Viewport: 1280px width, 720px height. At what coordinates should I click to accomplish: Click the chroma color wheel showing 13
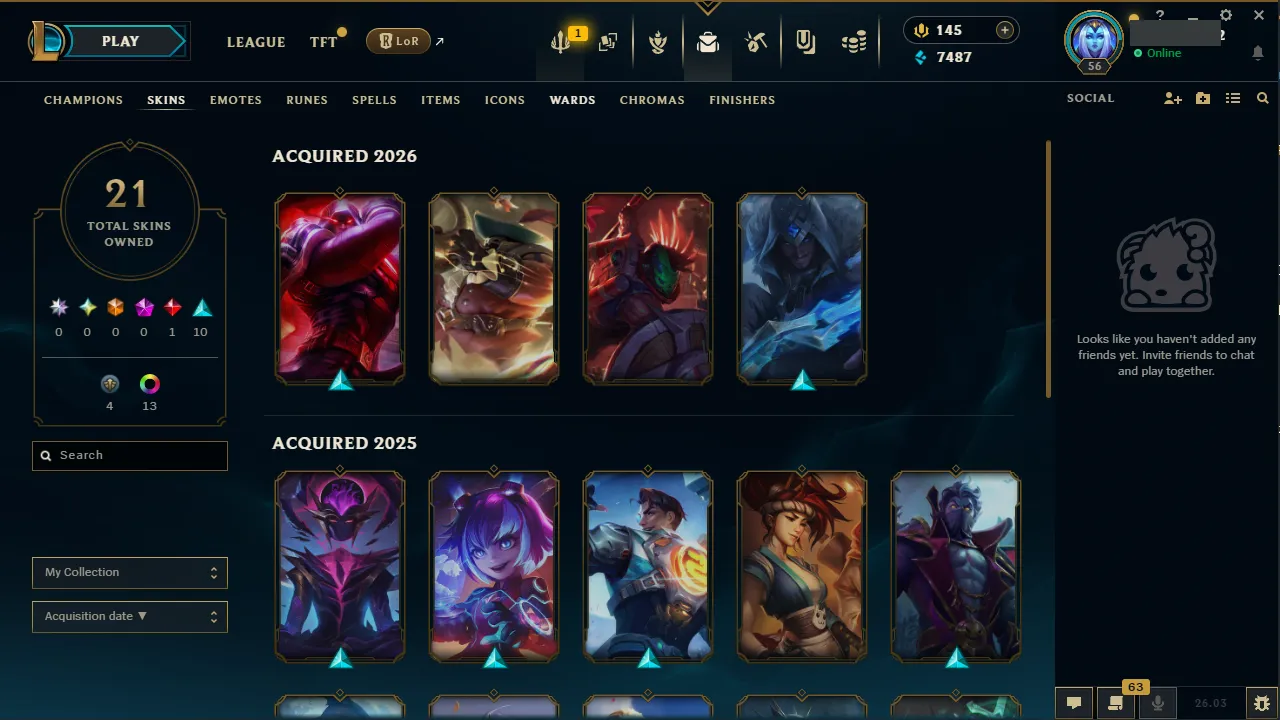coord(149,383)
